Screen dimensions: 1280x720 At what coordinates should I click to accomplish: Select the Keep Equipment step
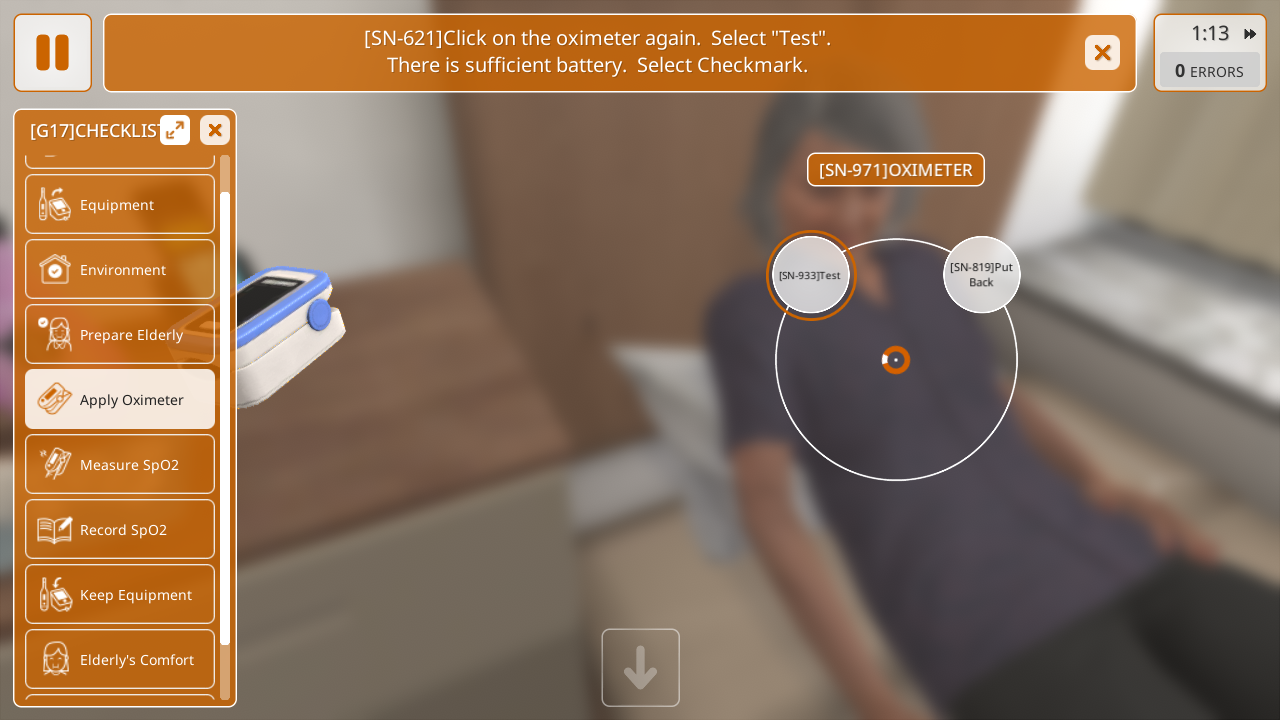(120, 594)
